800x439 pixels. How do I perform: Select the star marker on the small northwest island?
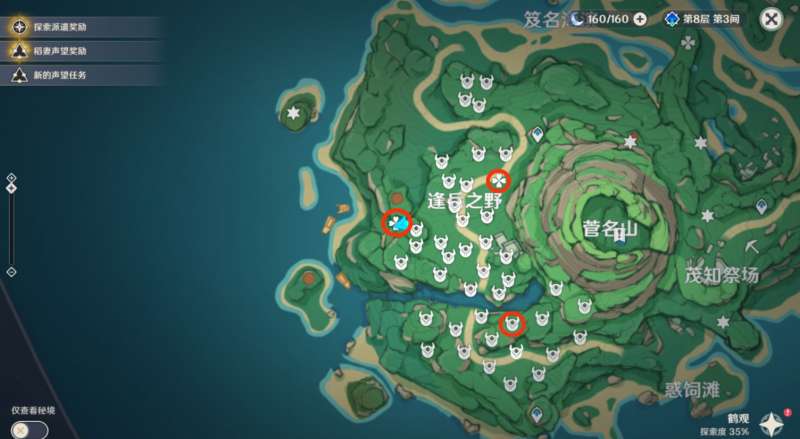point(293,115)
